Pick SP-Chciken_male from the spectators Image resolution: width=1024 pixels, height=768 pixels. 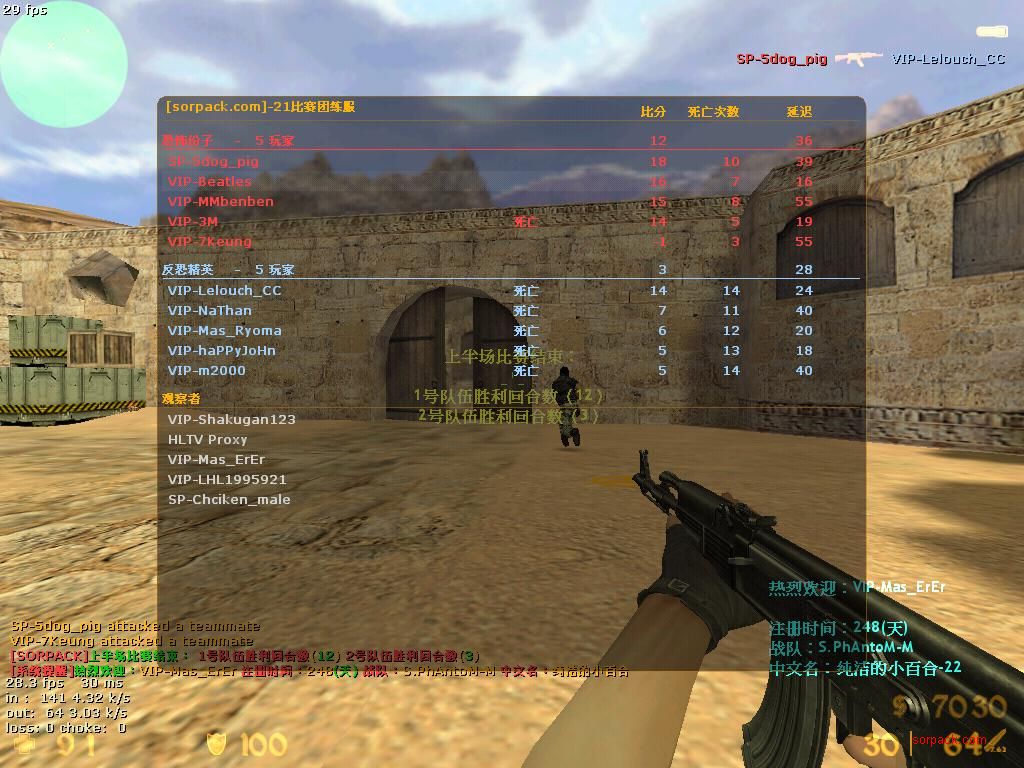(229, 499)
